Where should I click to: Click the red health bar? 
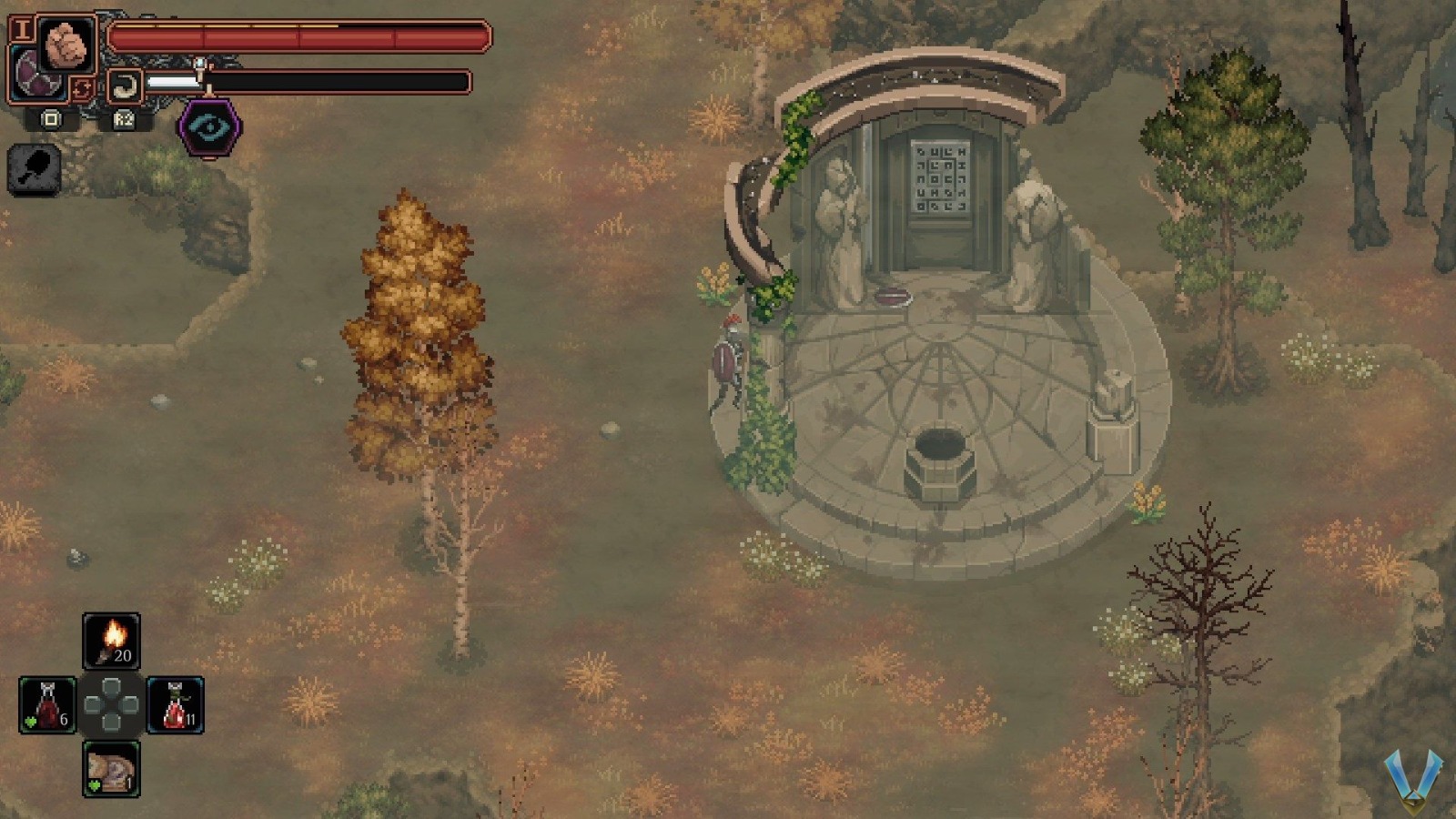point(300,36)
